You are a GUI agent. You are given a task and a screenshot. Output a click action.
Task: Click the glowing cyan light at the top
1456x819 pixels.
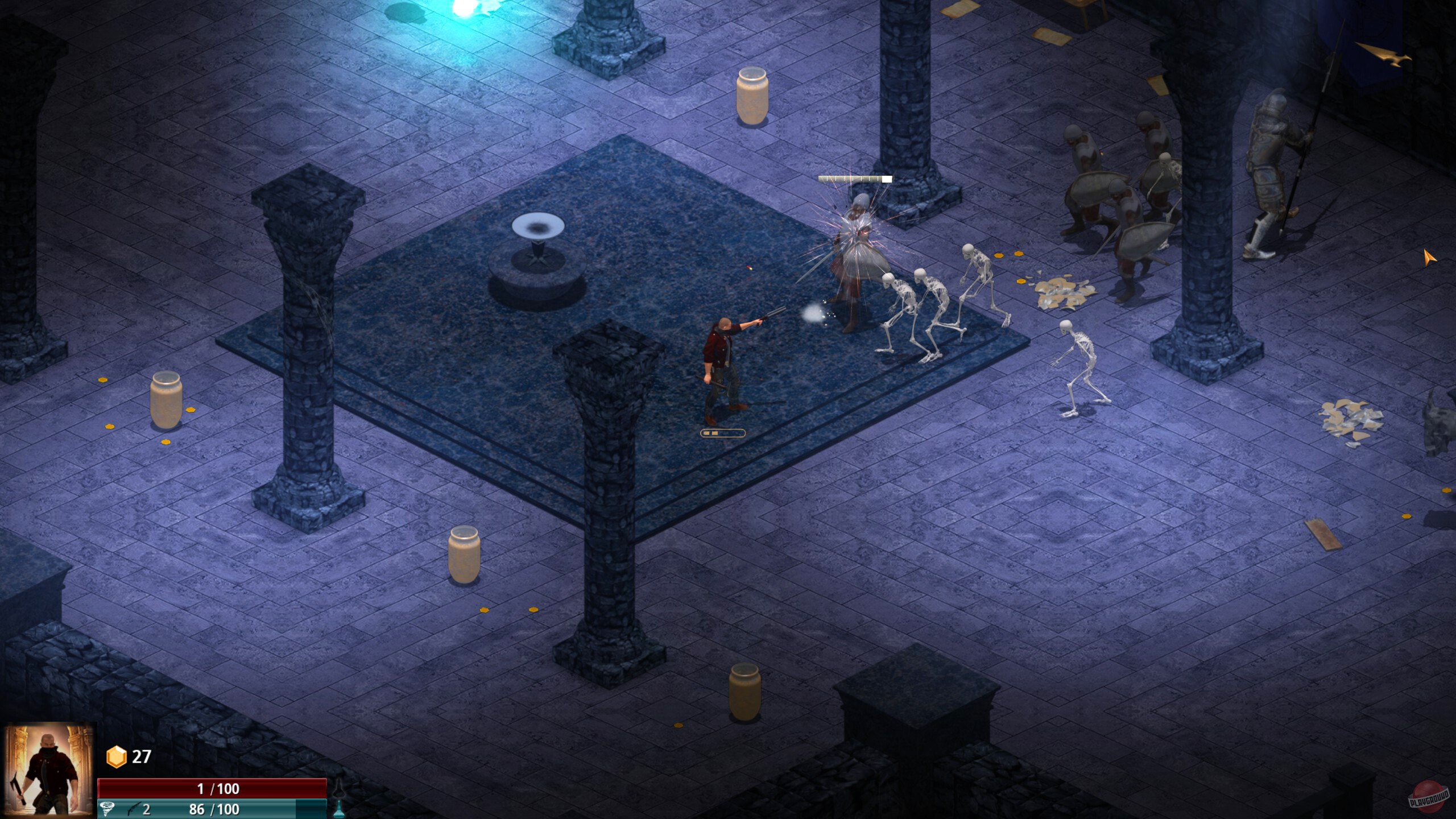coord(461,9)
